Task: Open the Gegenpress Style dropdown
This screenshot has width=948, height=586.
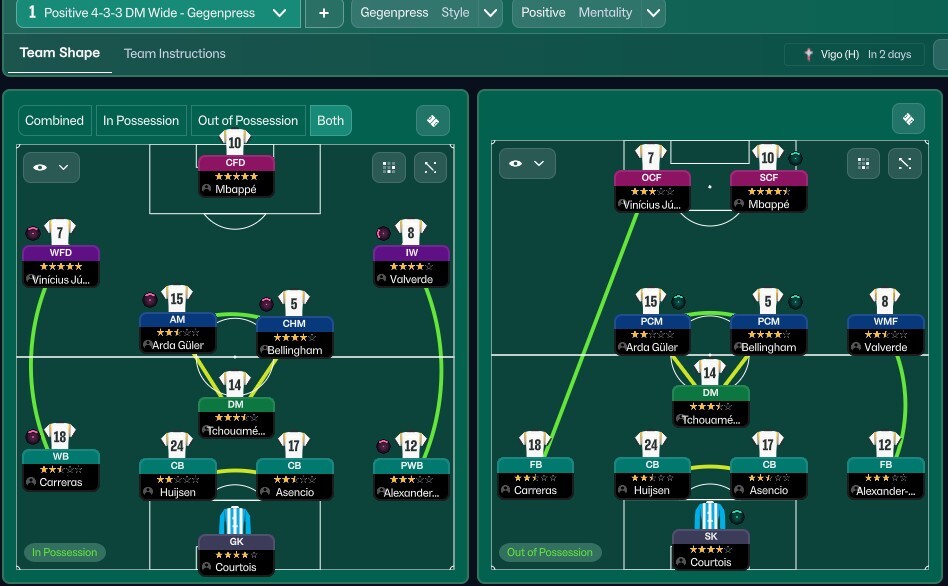Action: coord(490,13)
